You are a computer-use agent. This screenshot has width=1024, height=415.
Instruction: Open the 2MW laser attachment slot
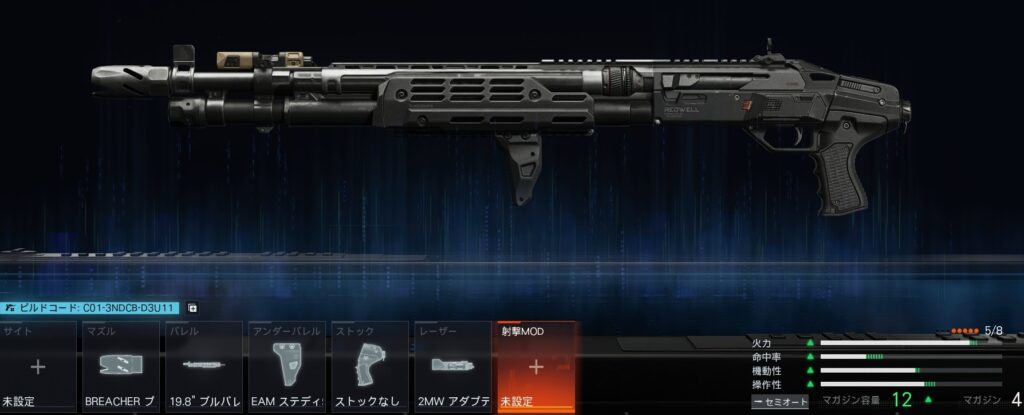453,367
